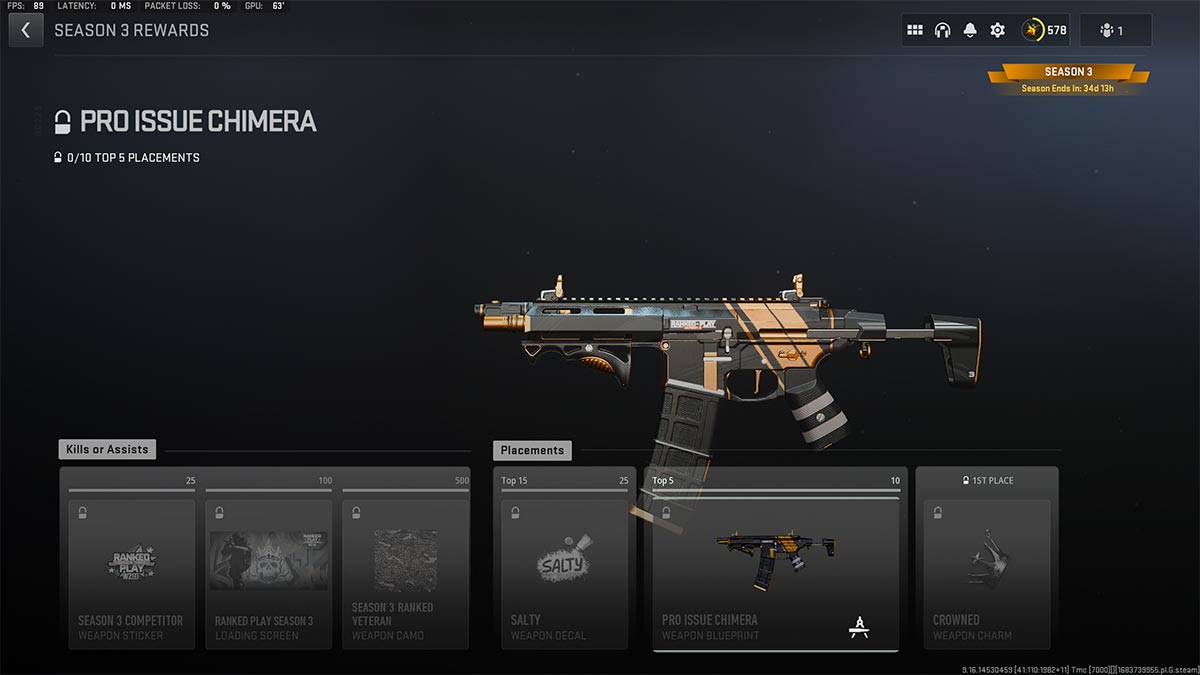The image size is (1200, 675).
Task: Go back using the arrow button
Action: pyautogui.click(x=25, y=30)
